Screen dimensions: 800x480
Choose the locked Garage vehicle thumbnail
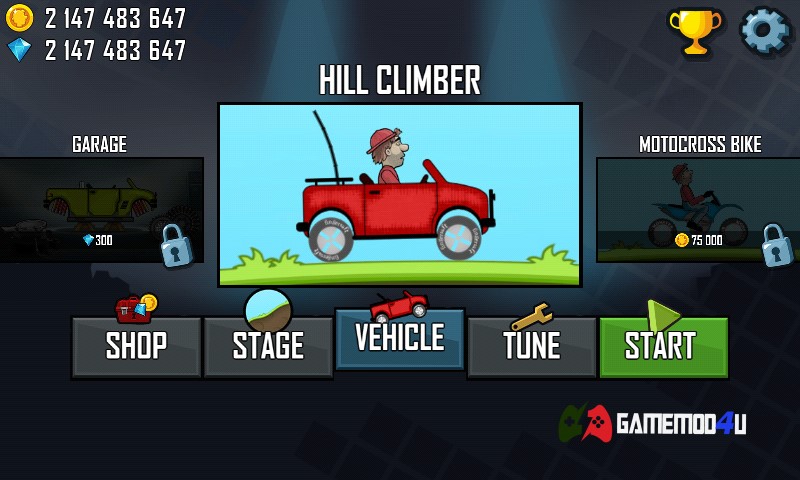pos(100,210)
